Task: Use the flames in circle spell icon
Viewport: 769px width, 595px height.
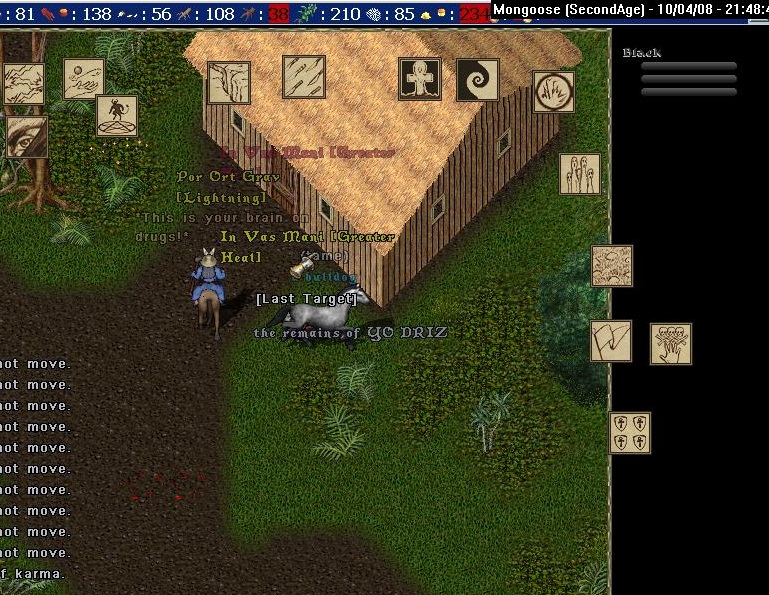Action: click(x=553, y=92)
